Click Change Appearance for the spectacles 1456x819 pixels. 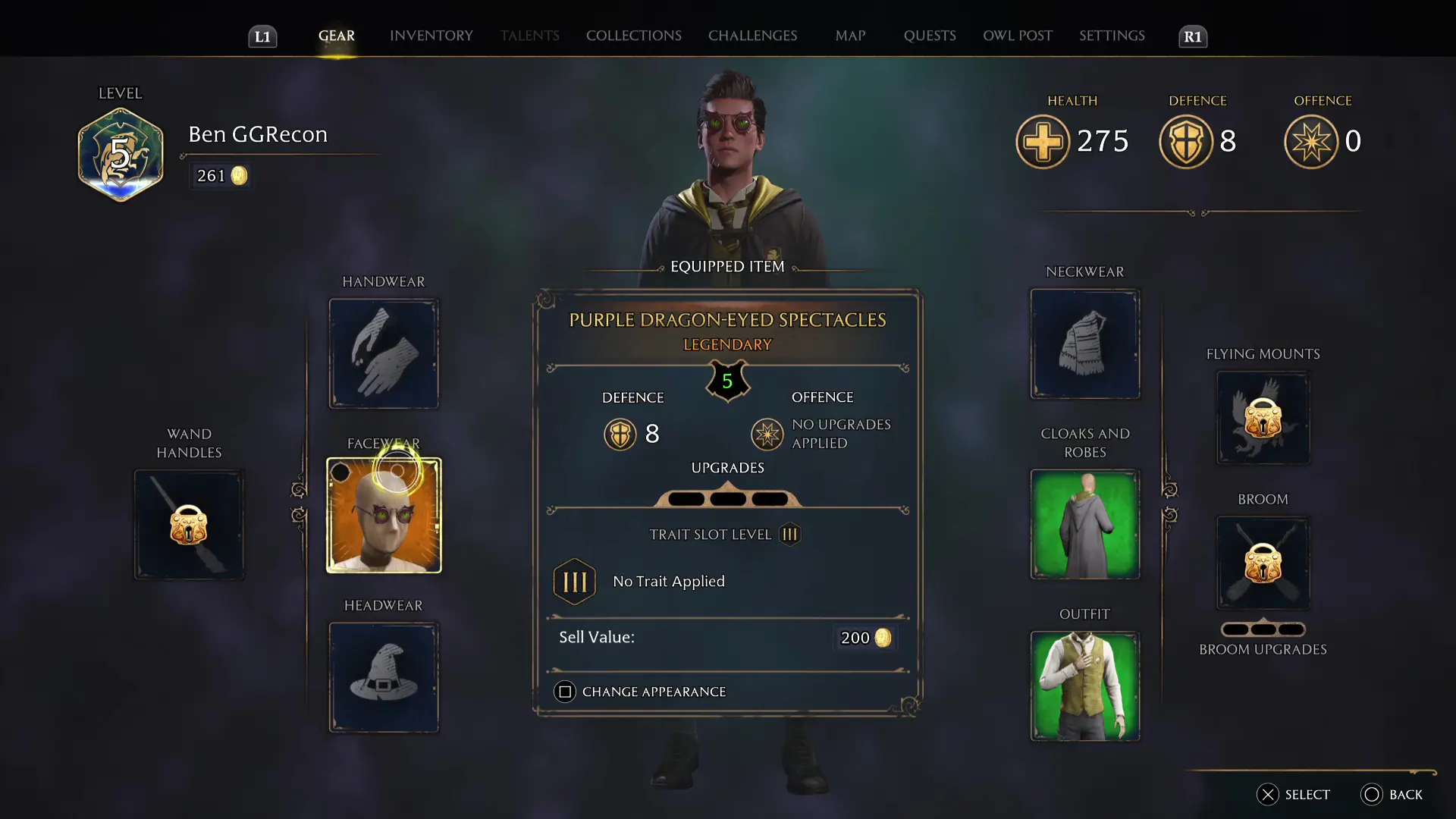tap(641, 692)
